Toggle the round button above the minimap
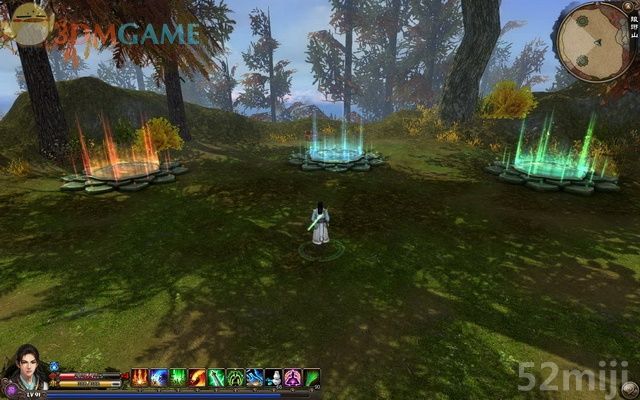Viewport: 640px width, 400px height. click(x=626, y=6)
